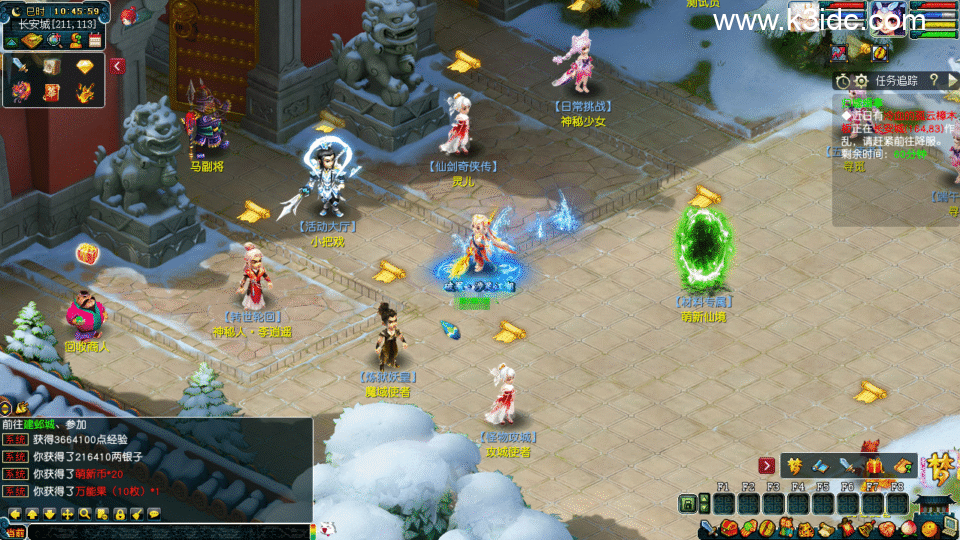Collapse the bottom-right icon row with the red arrow
The image size is (960, 540).
pos(767,465)
